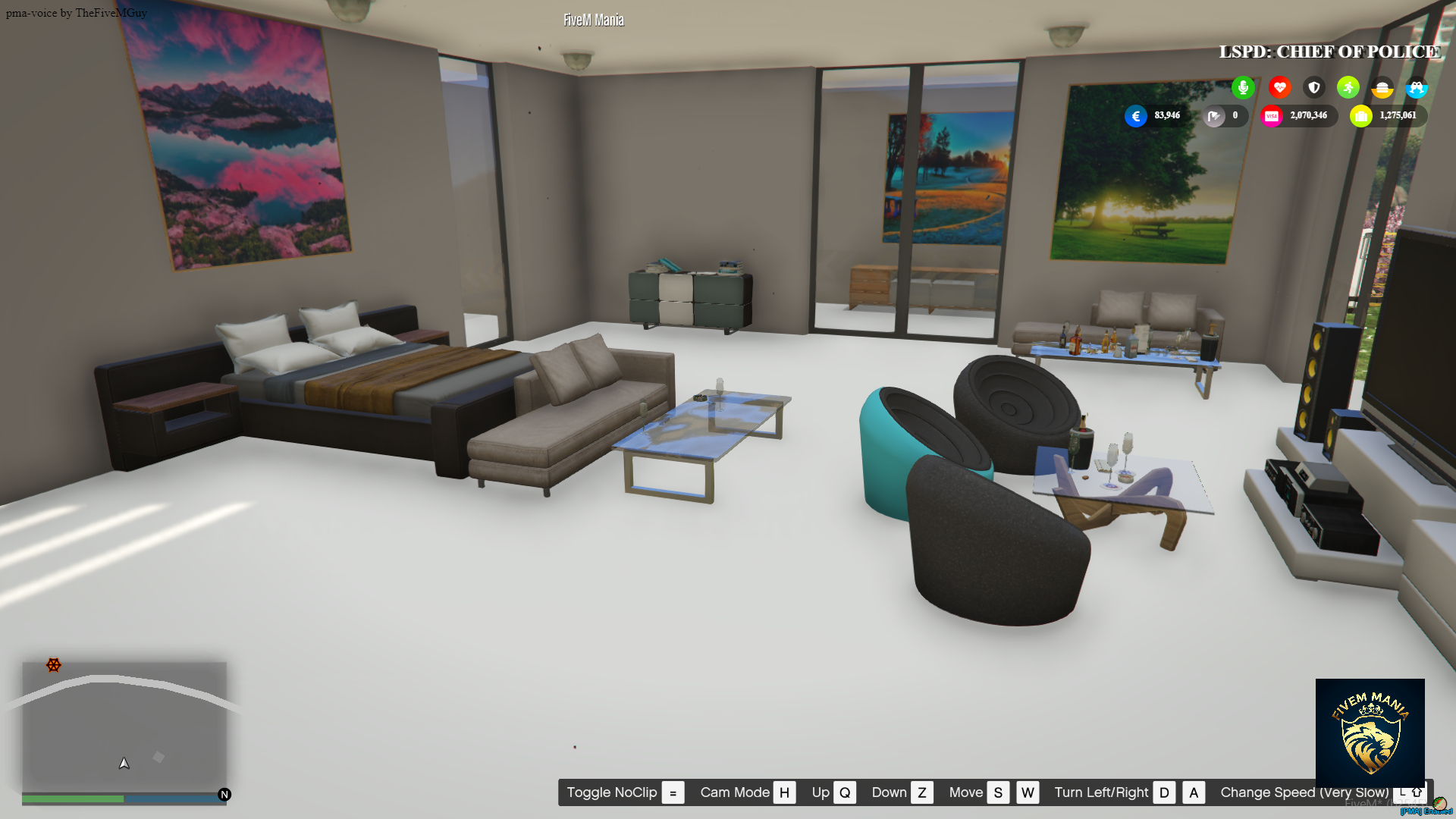Image resolution: width=1456 pixels, height=819 pixels.
Task: Toggle NoClip mode with the equals key button
Action: (x=672, y=792)
